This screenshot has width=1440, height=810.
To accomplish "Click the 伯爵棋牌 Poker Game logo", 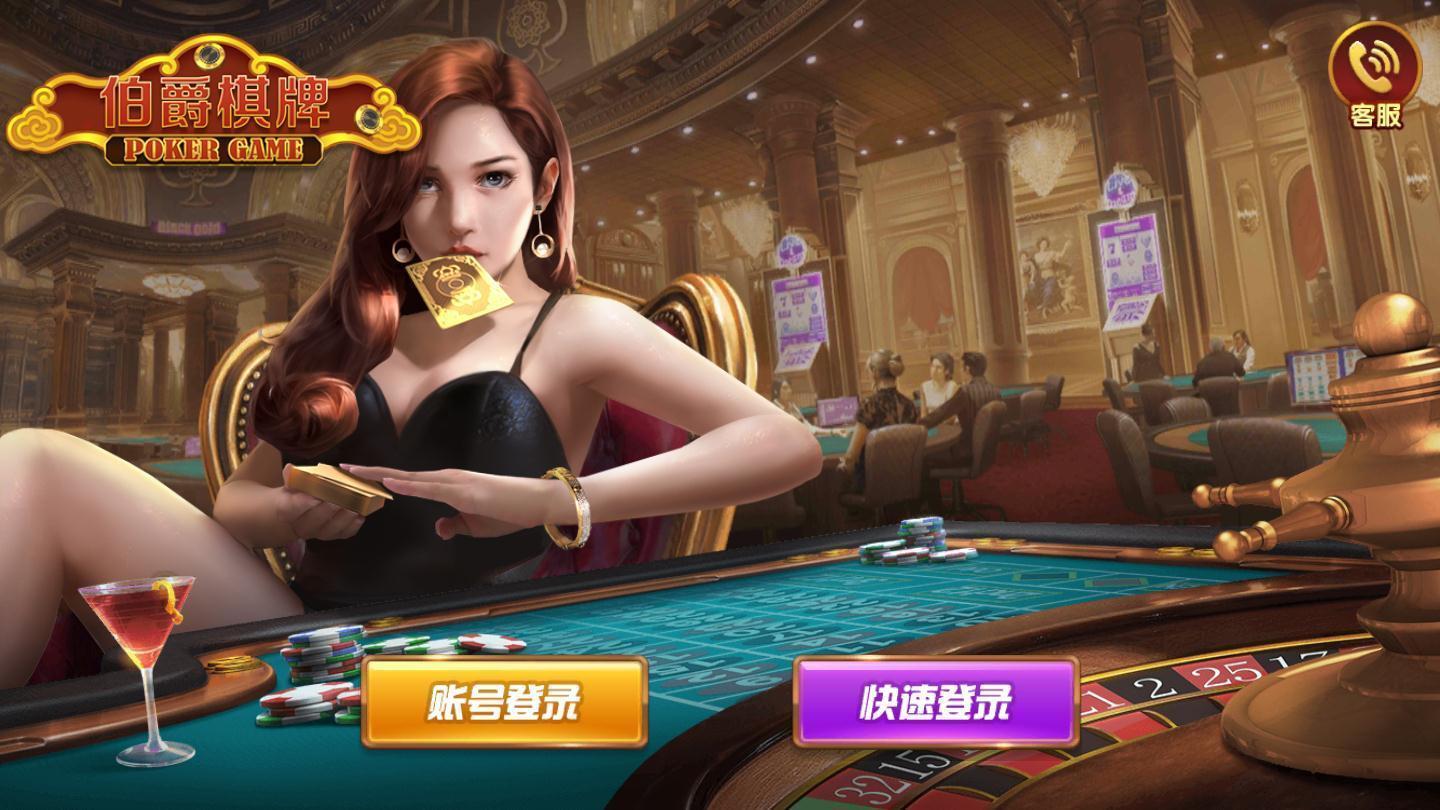I will coord(205,100).
